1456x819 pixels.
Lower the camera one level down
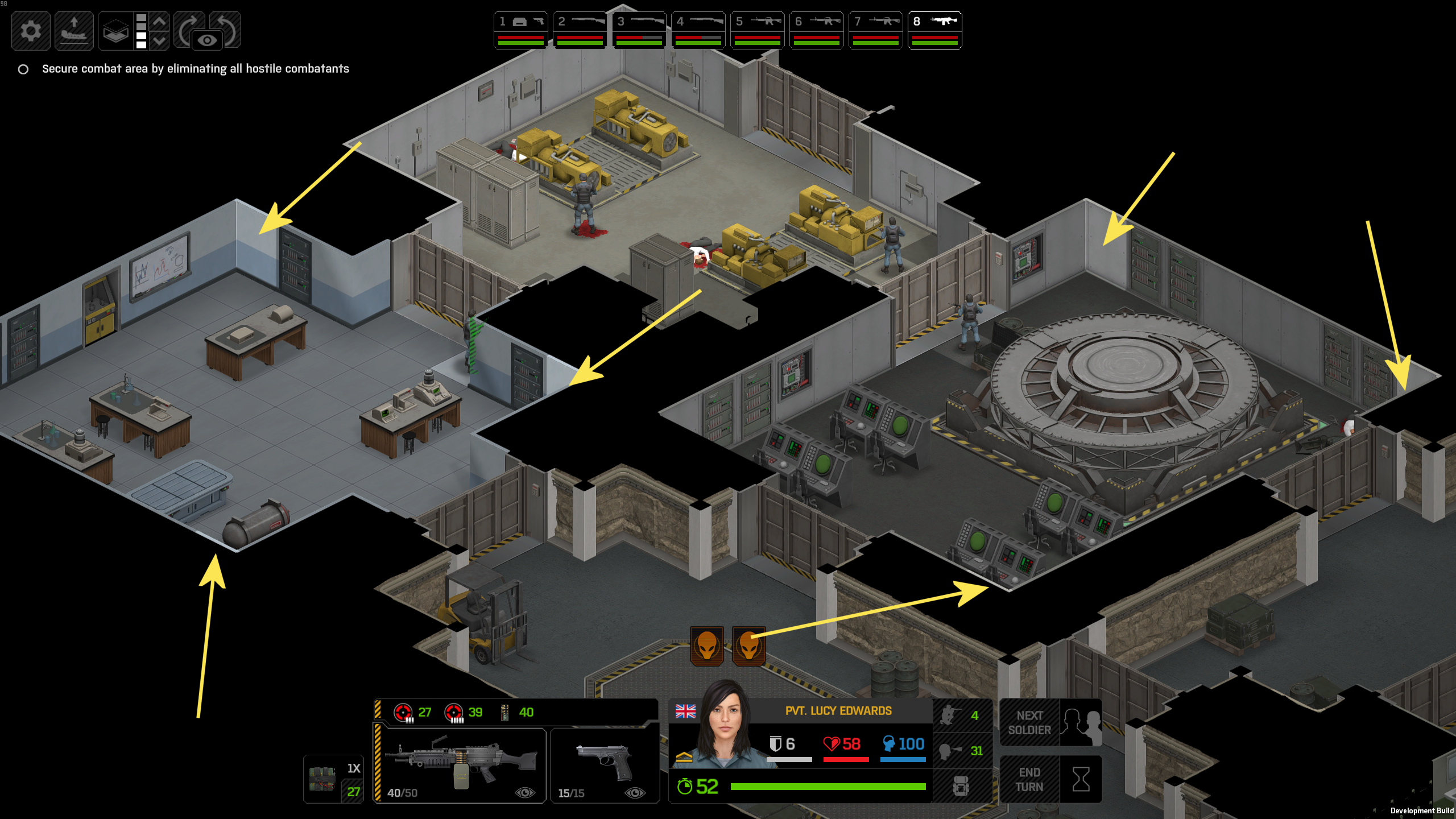tap(160, 40)
